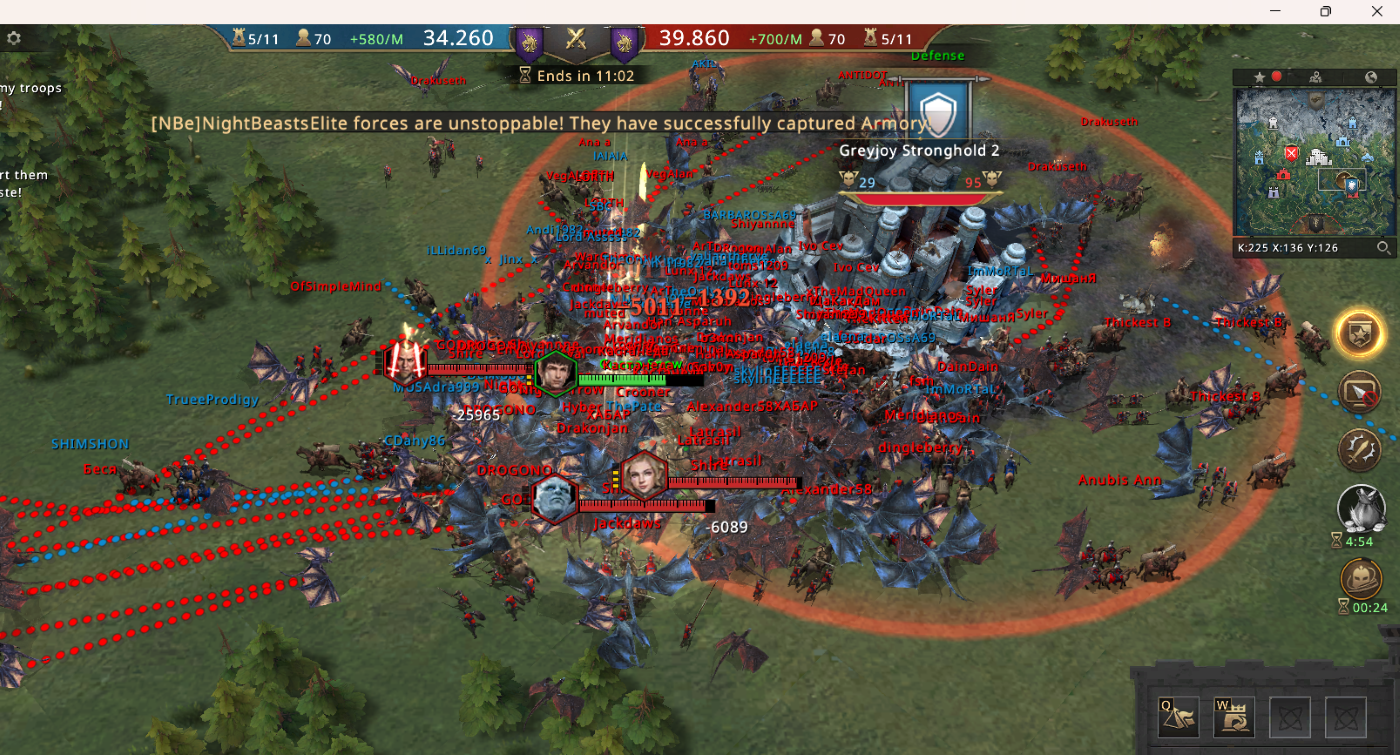Open the world globe map view
The height and width of the screenshot is (755, 1400).
pos(1371,77)
